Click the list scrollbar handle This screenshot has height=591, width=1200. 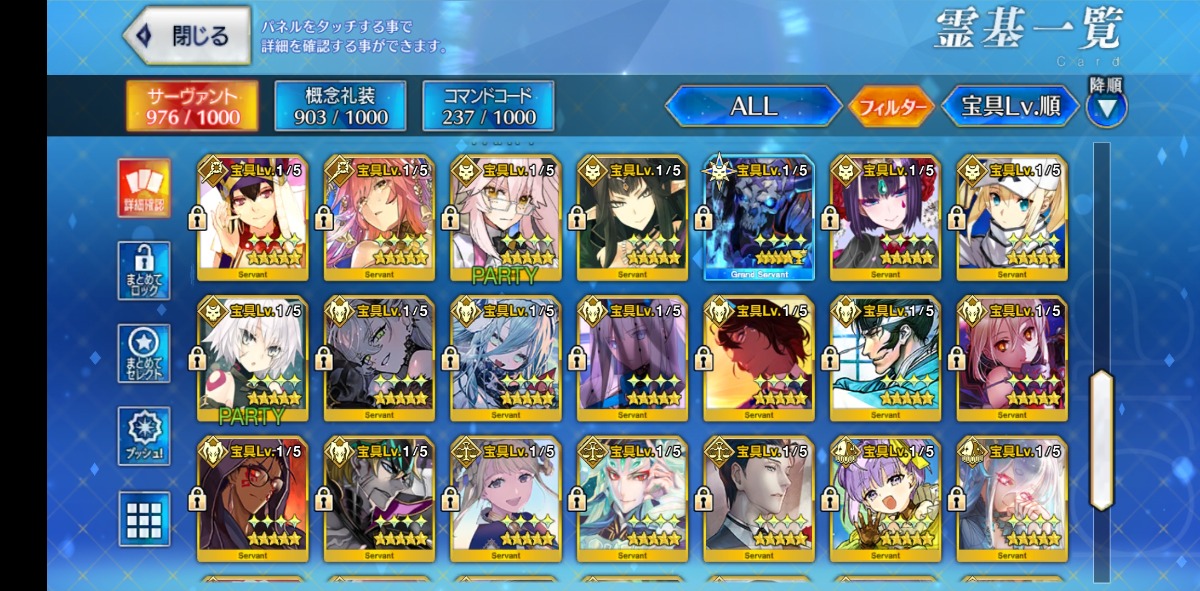click(x=1101, y=440)
